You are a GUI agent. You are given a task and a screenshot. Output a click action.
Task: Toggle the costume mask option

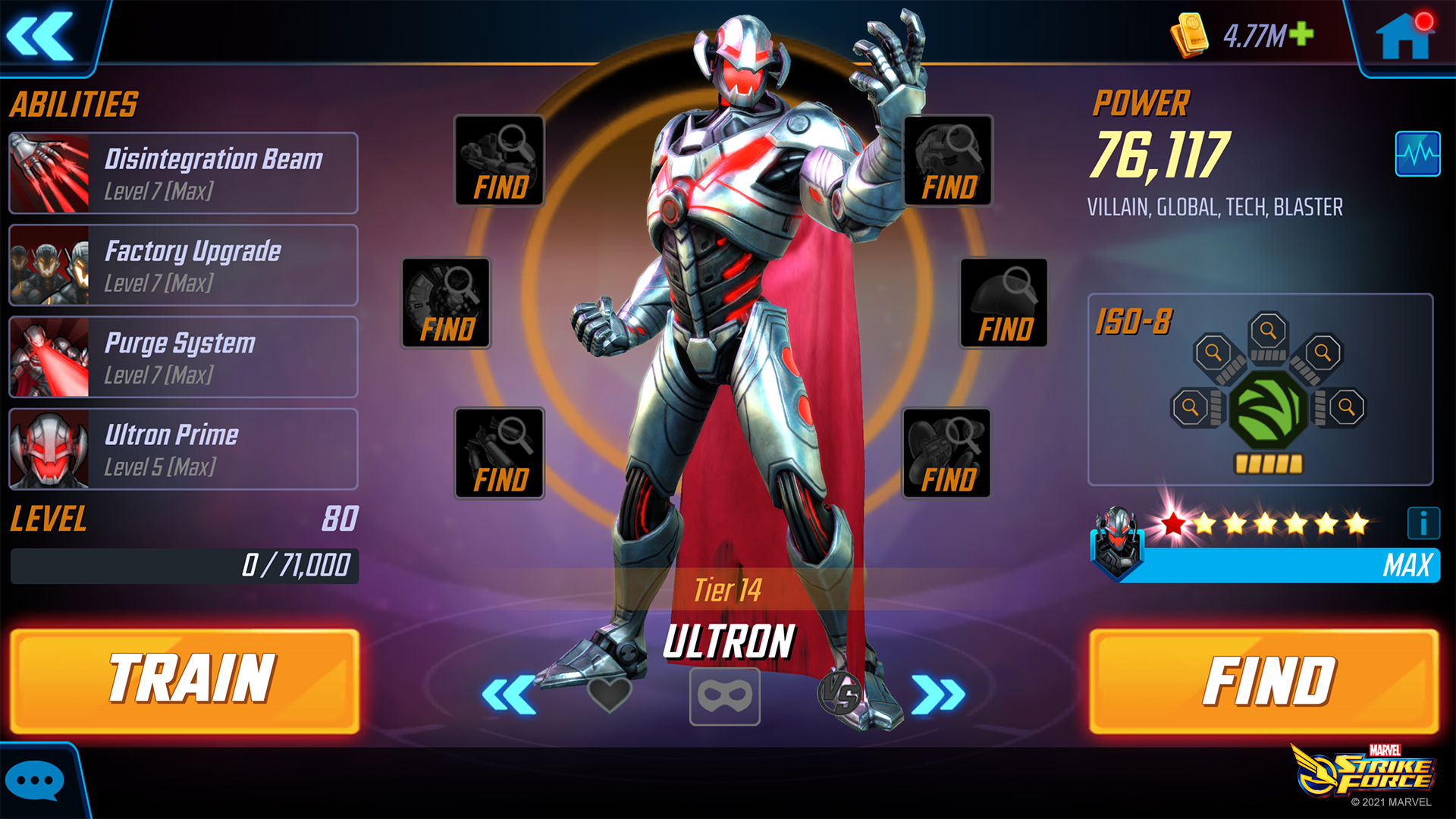[725, 697]
